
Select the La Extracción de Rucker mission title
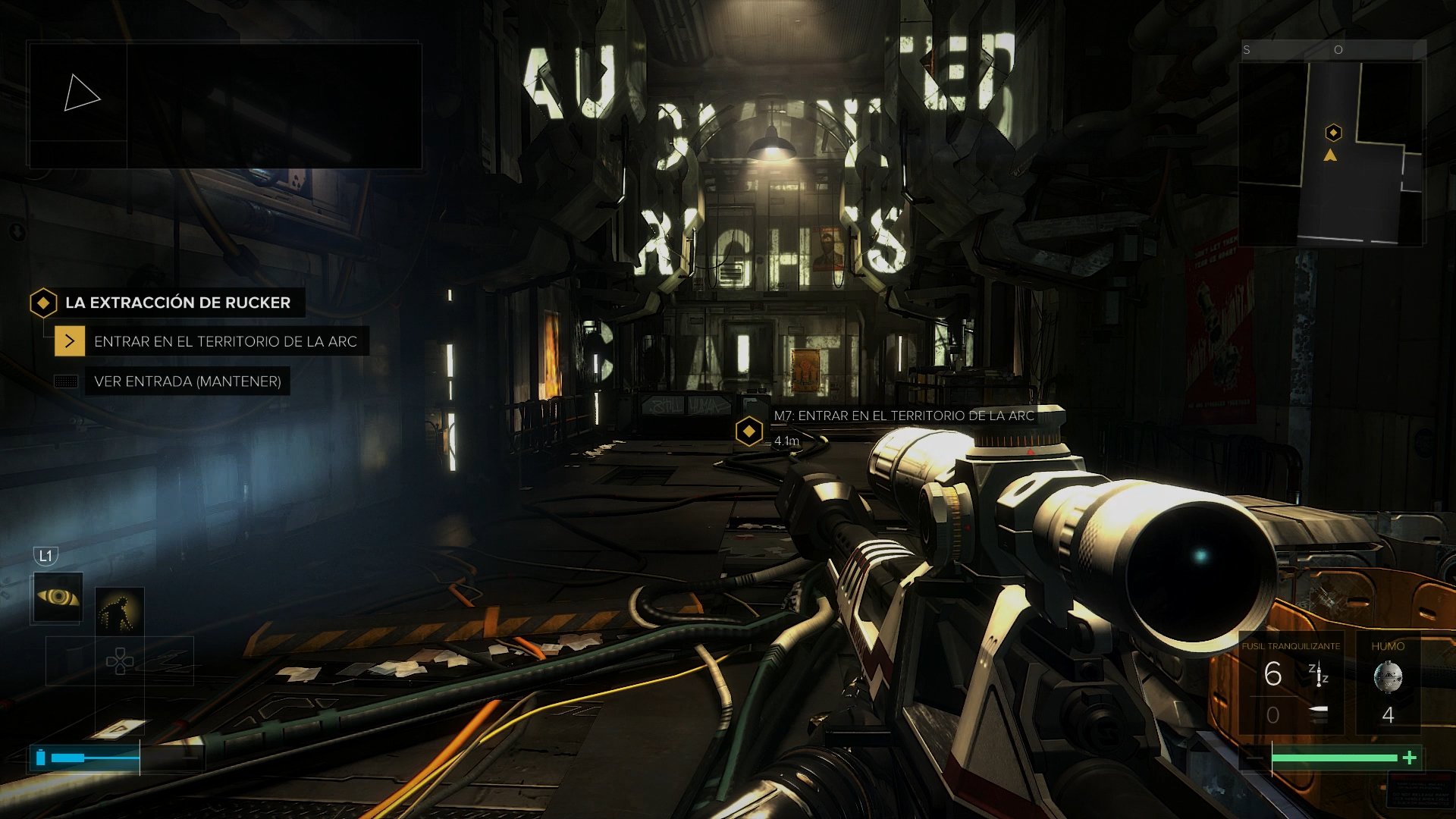pyautogui.click(x=177, y=303)
